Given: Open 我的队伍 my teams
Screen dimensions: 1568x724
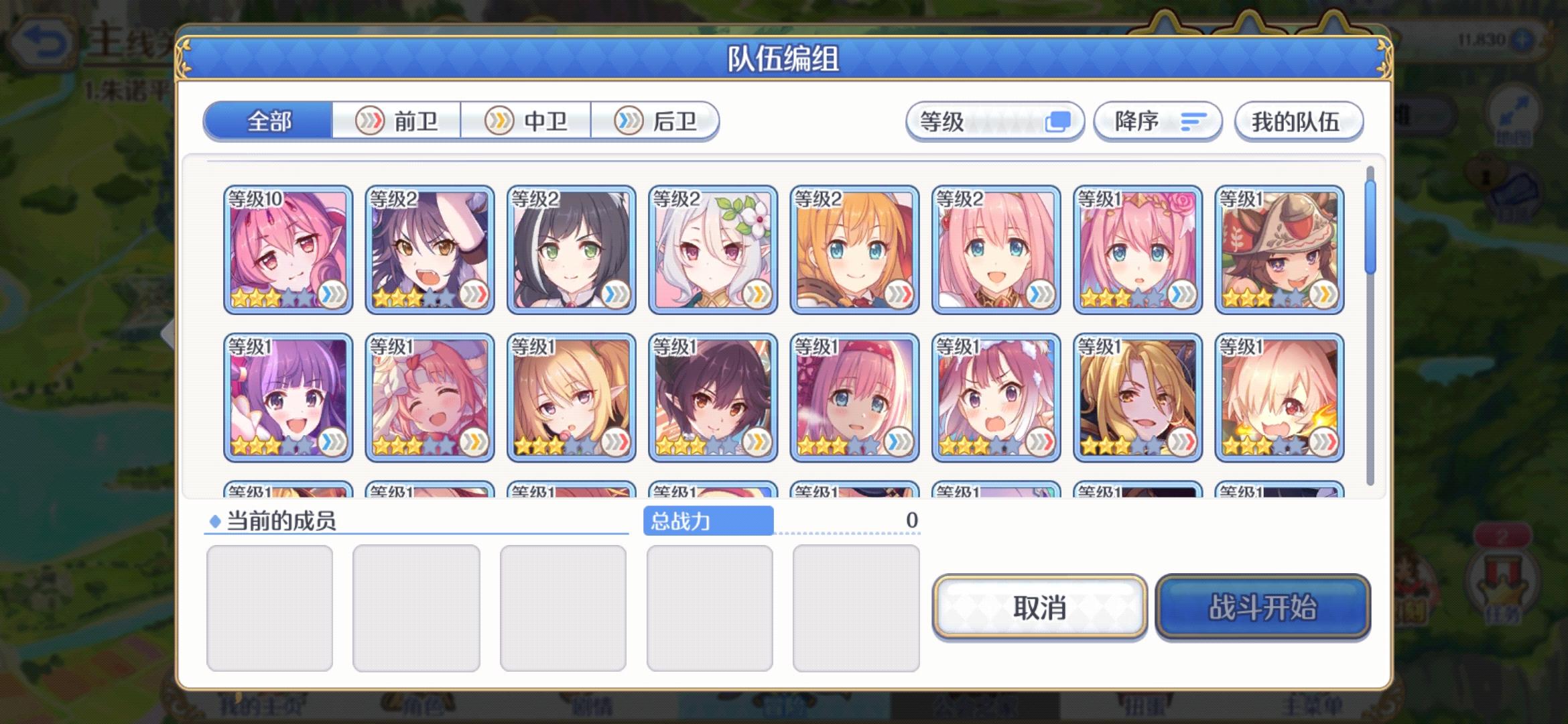Looking at the screenshot, I should pyautogui.click(x=1298, y=121).
